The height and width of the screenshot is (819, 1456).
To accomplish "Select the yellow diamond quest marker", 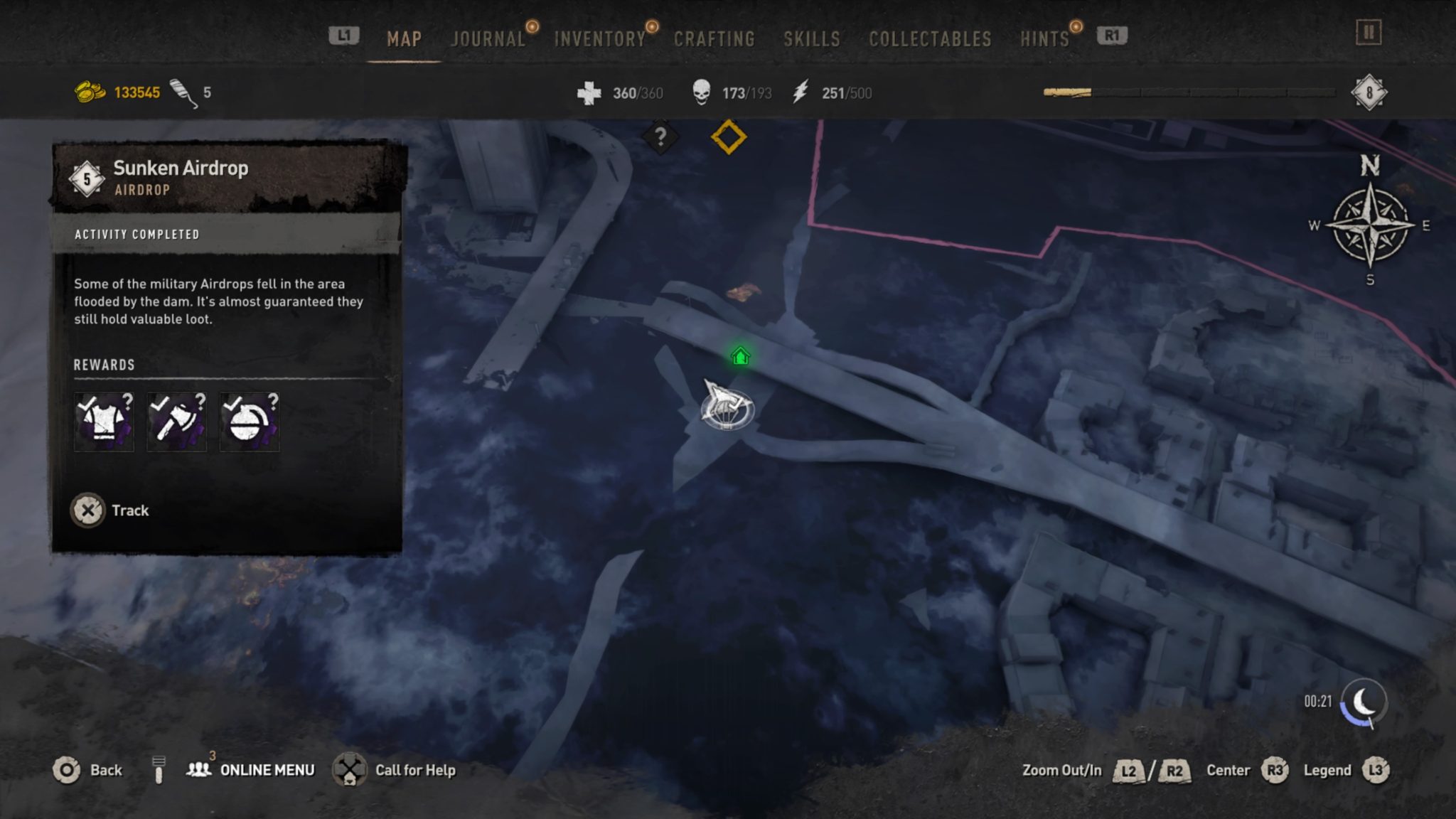I will pos(729,138).
